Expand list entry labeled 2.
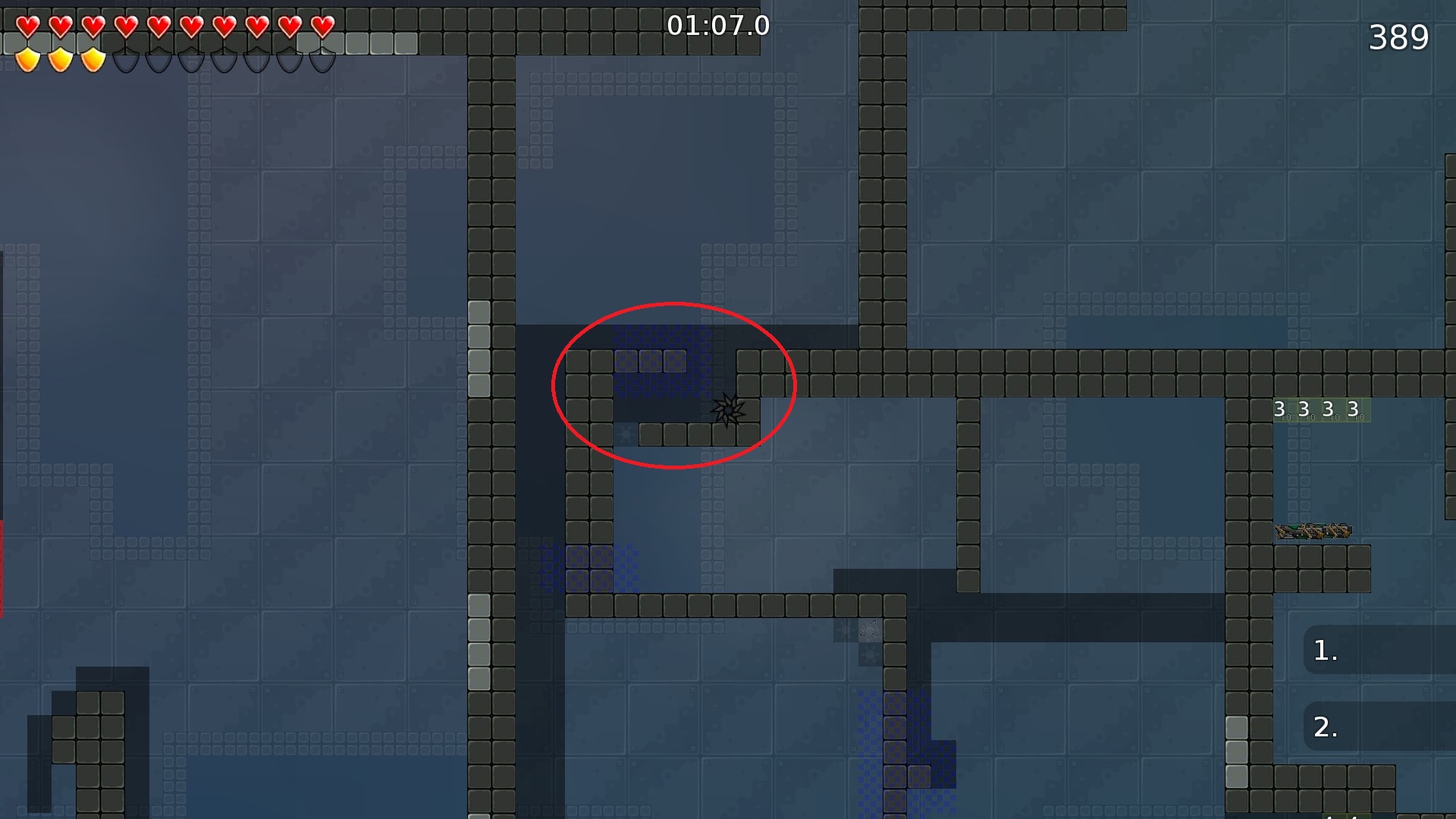This screenshot has width=1456, height=819. point(1326,728)
